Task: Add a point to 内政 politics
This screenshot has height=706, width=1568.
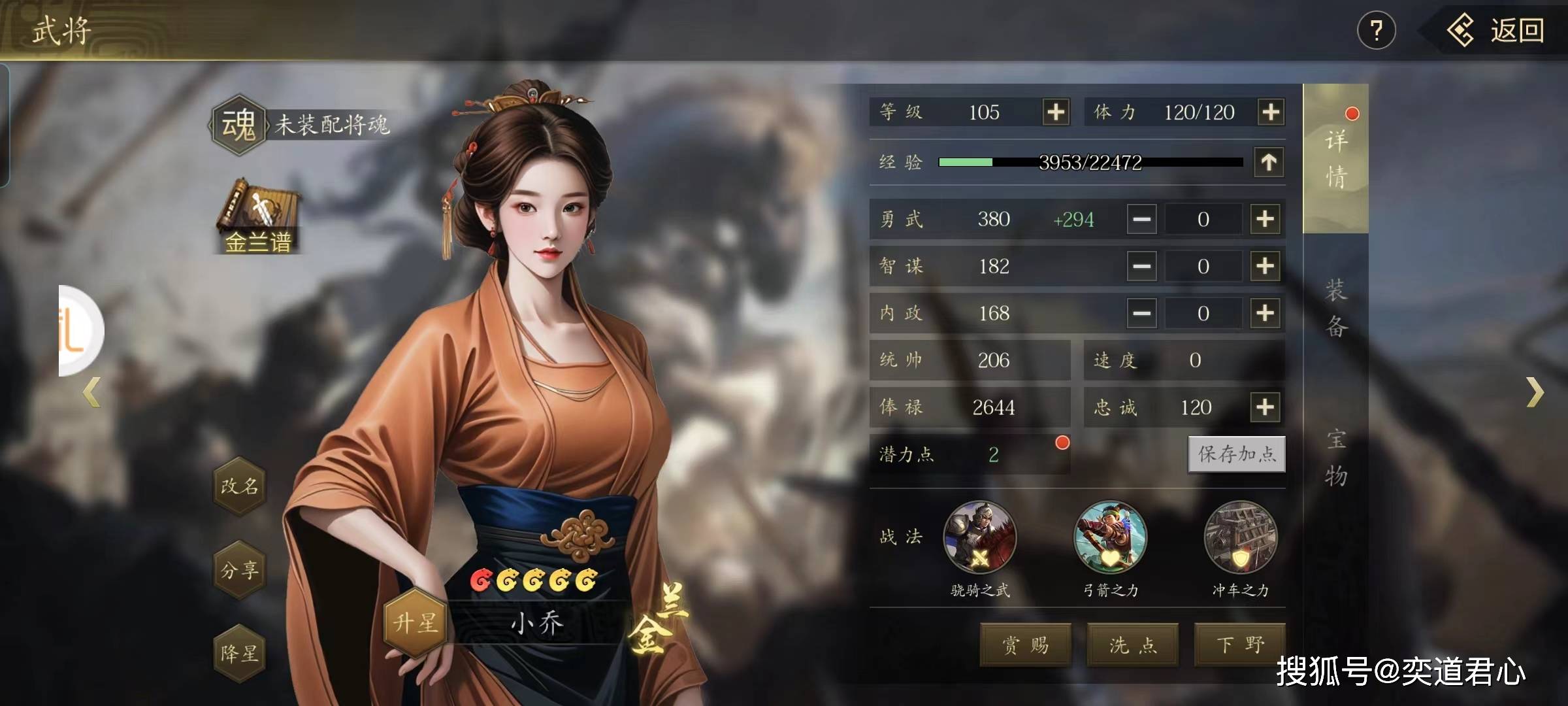Action: pyautogui.click(x=1265, y=313)
